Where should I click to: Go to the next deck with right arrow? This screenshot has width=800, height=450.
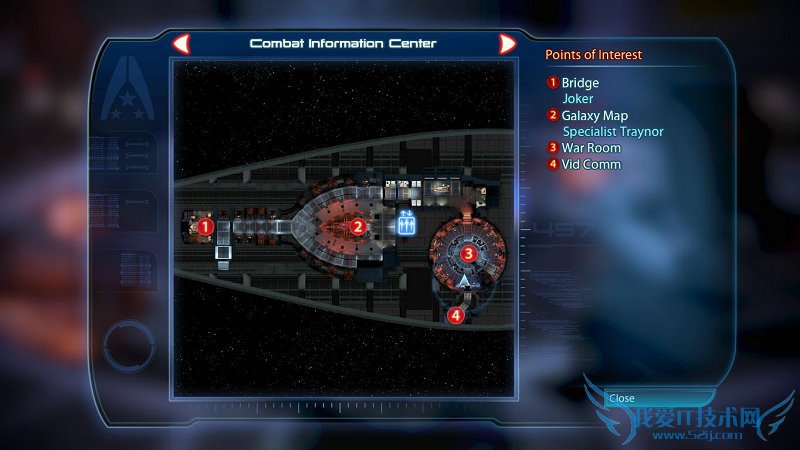507,44
